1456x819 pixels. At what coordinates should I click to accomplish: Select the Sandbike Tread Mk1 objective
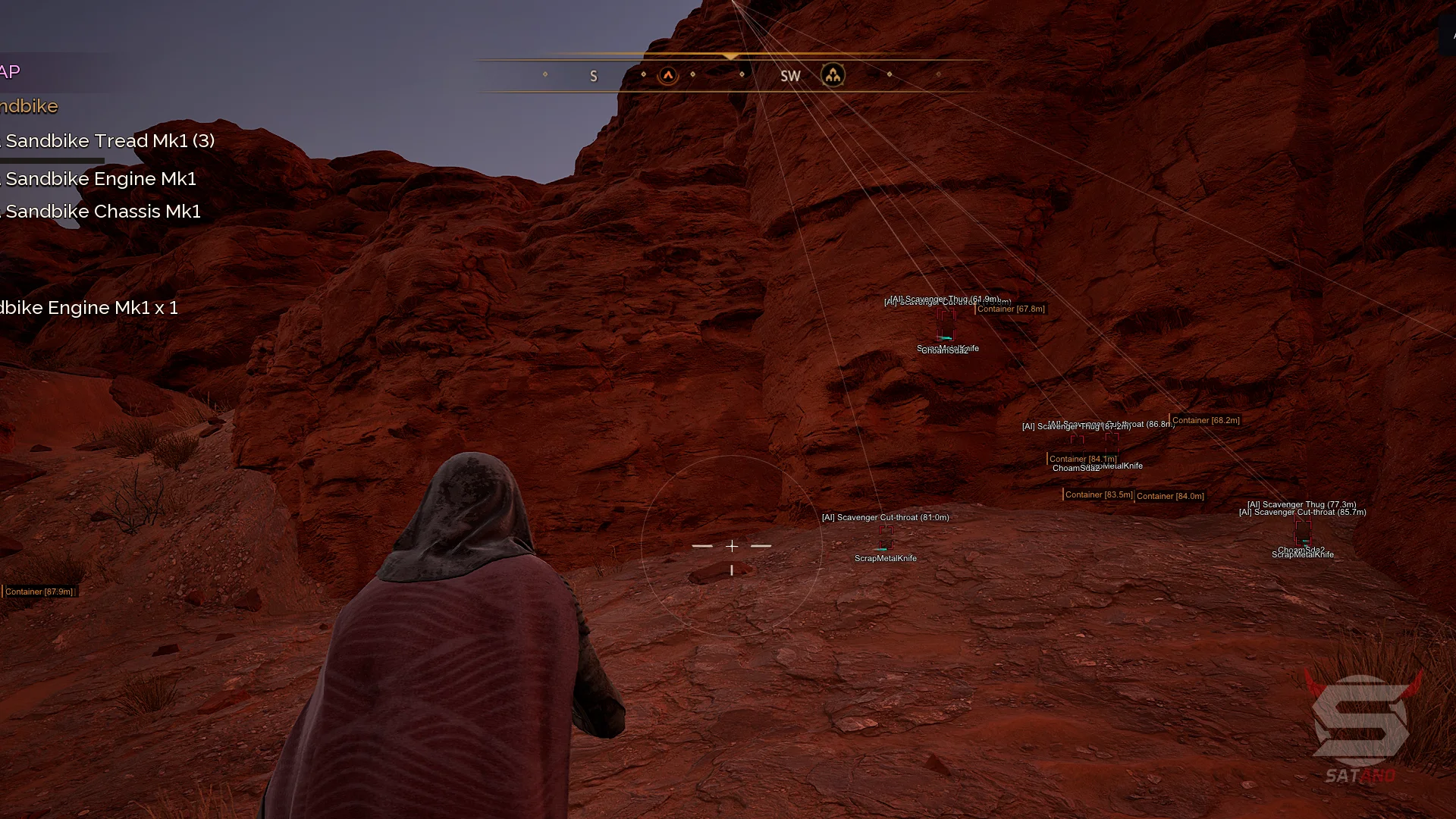coord(109,141)
